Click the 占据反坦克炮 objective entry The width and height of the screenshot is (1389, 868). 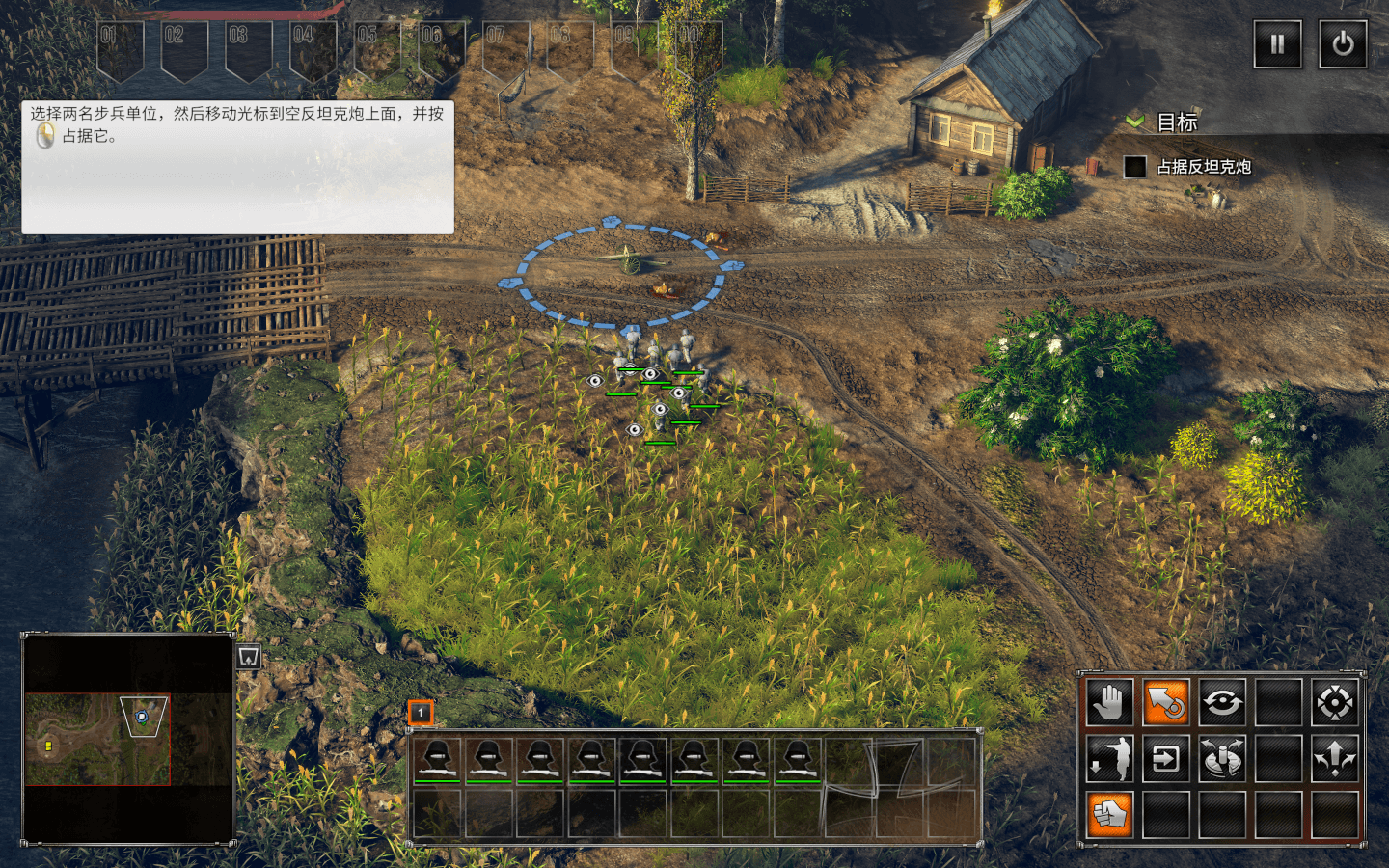click(1203, 167)
